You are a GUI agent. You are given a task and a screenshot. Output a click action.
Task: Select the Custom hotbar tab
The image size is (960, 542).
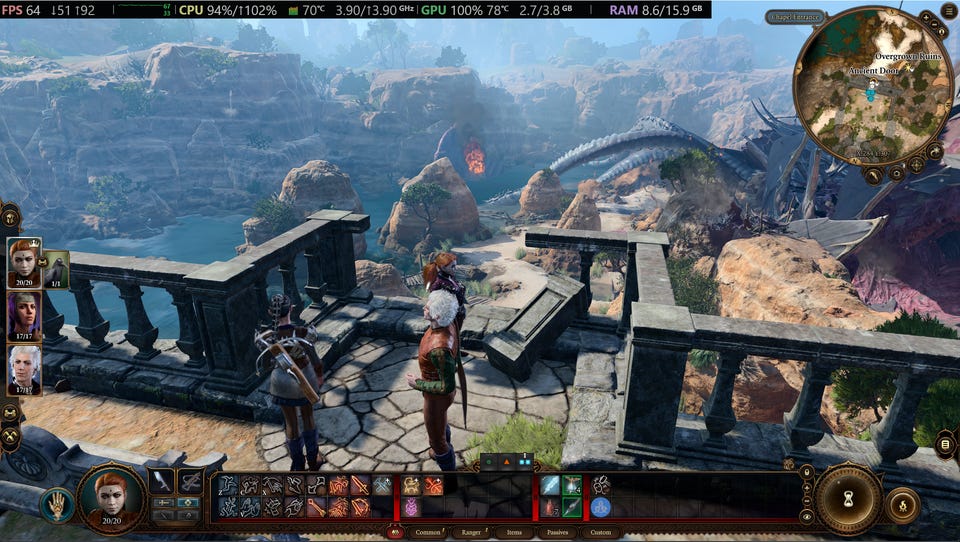[x=600, y=533]
